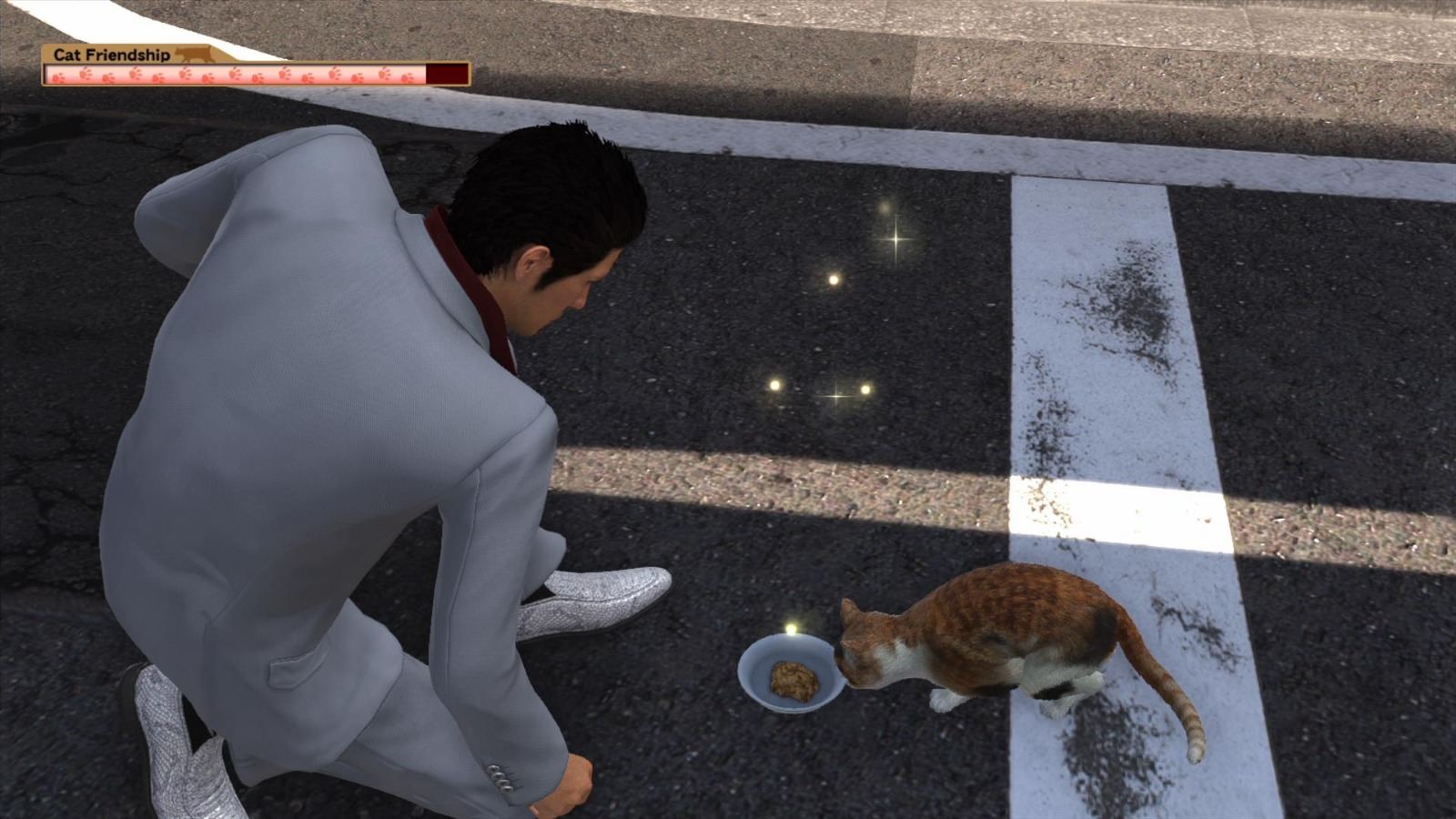This screenshot has height=819, width=1456.
Task: Click the Cat Friendship label text
Action: 111,53
